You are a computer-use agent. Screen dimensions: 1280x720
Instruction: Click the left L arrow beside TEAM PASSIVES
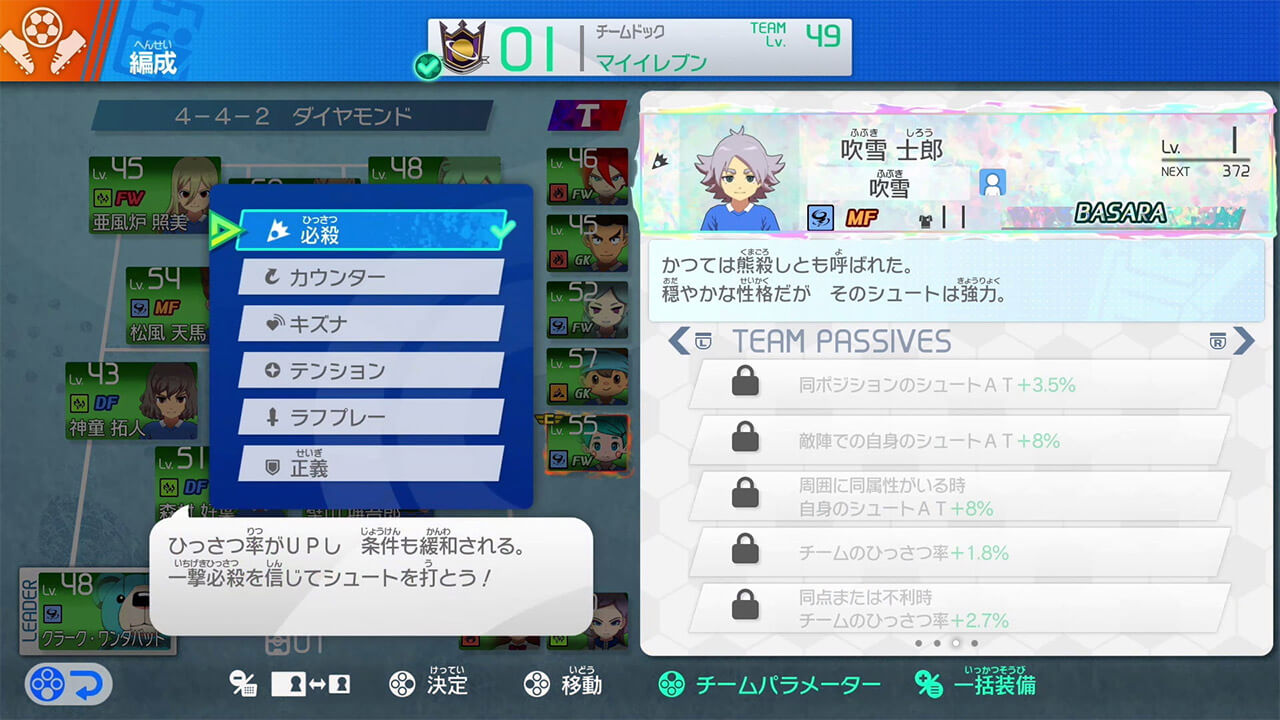[x=680, y=341]
